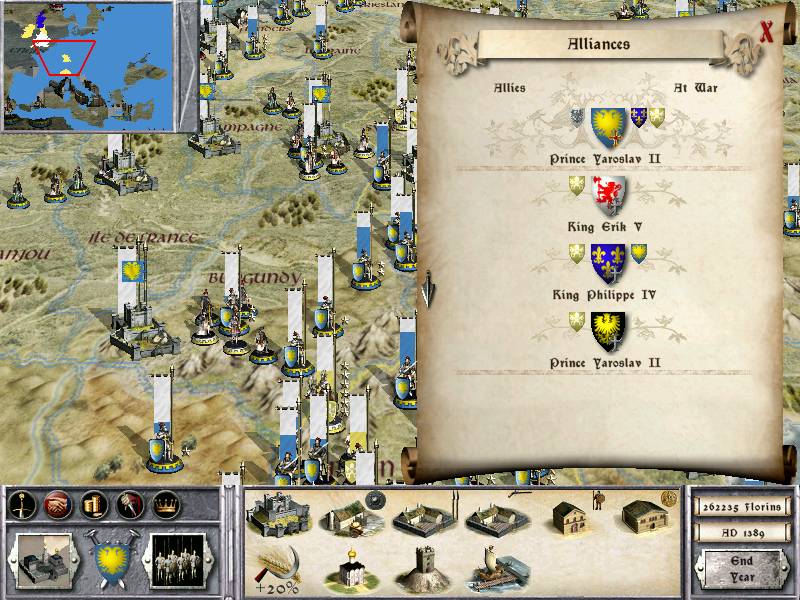
Task: Close the Alliances scroll with the red X
Action: click(767, 32)
